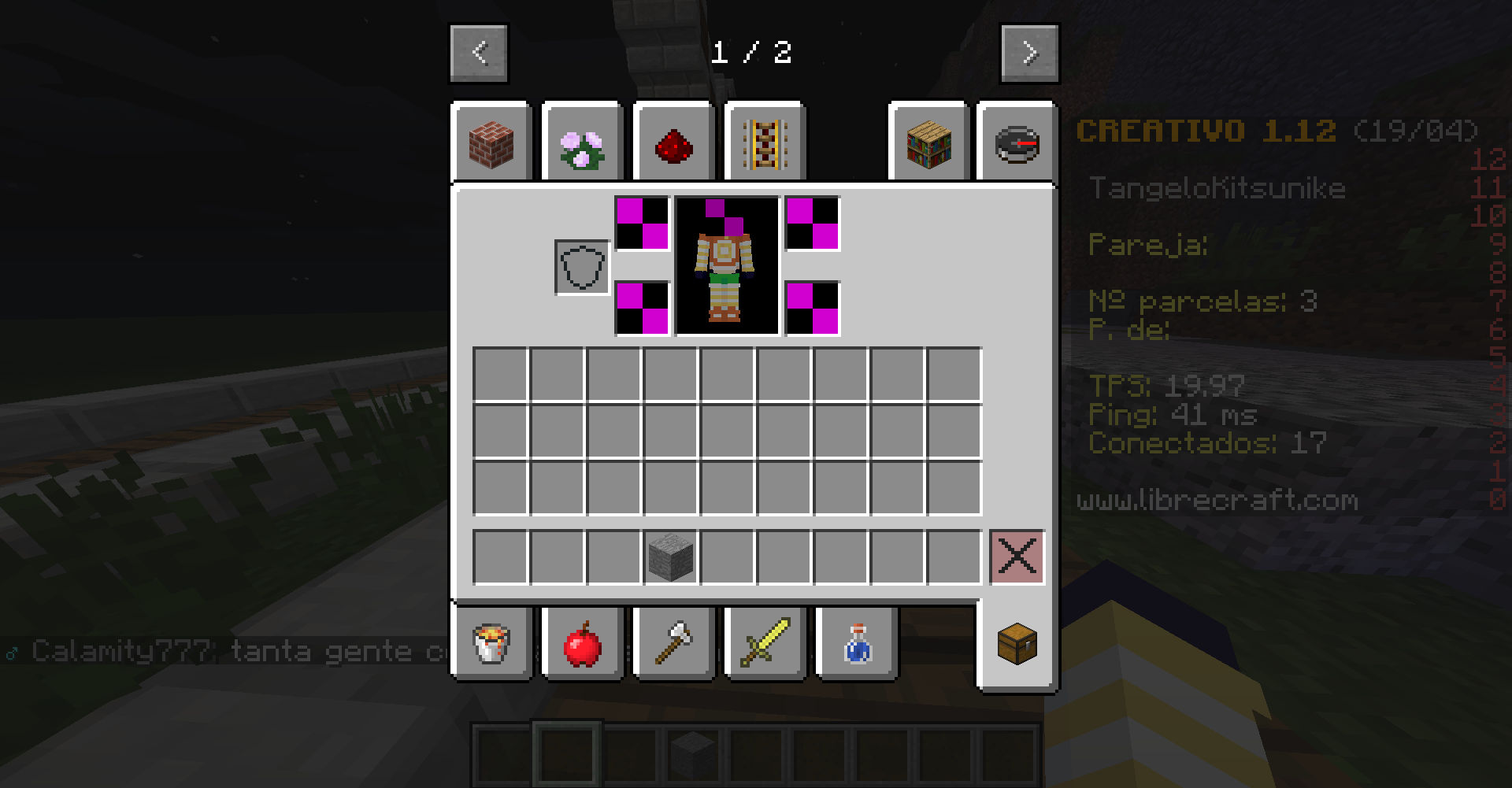Go to the previous creative page
Image resolution: width=1512 pixels, height=788 pixels.
tap(479, 53)
